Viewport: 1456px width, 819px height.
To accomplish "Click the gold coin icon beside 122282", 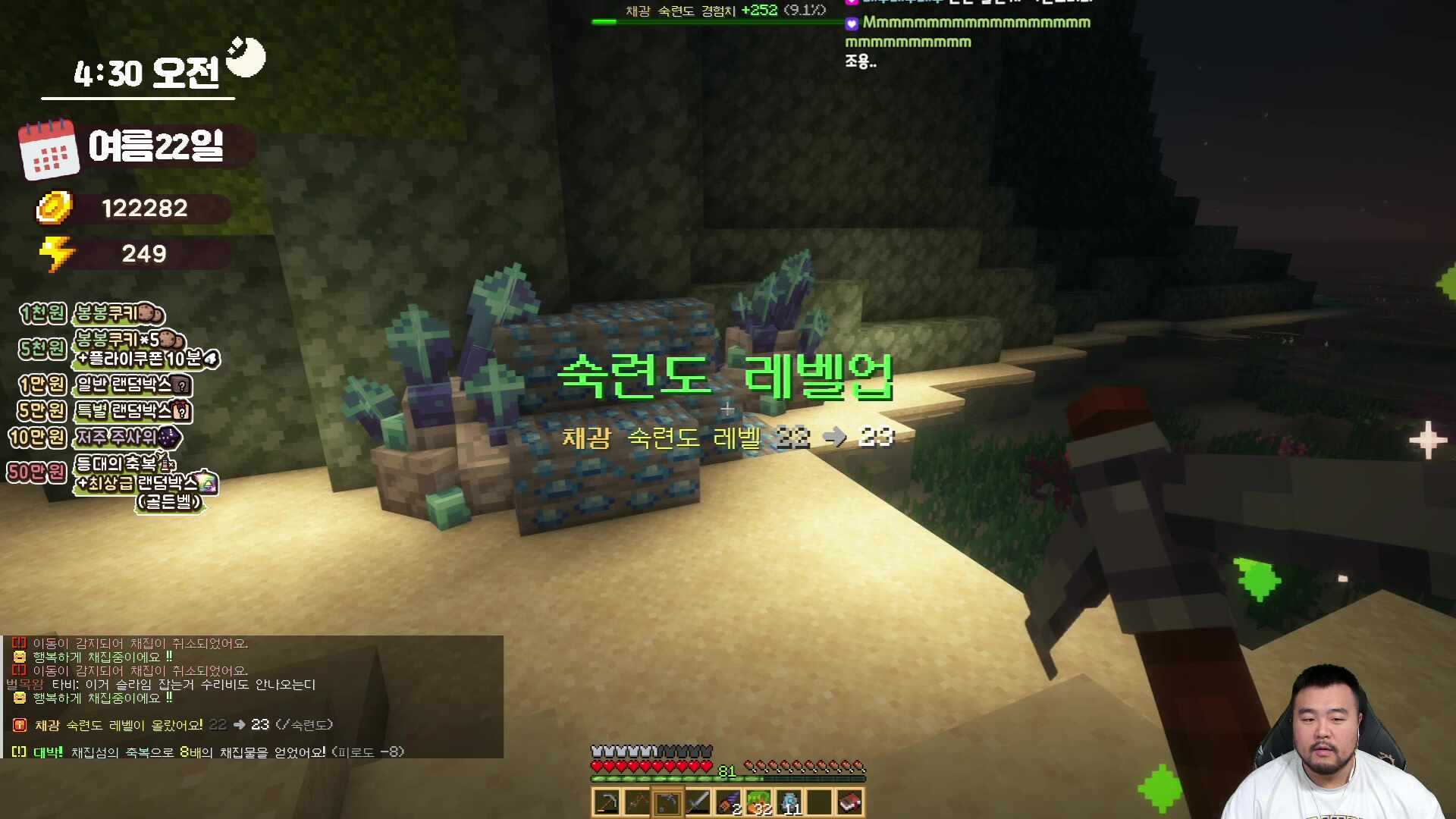I will 55,209.
